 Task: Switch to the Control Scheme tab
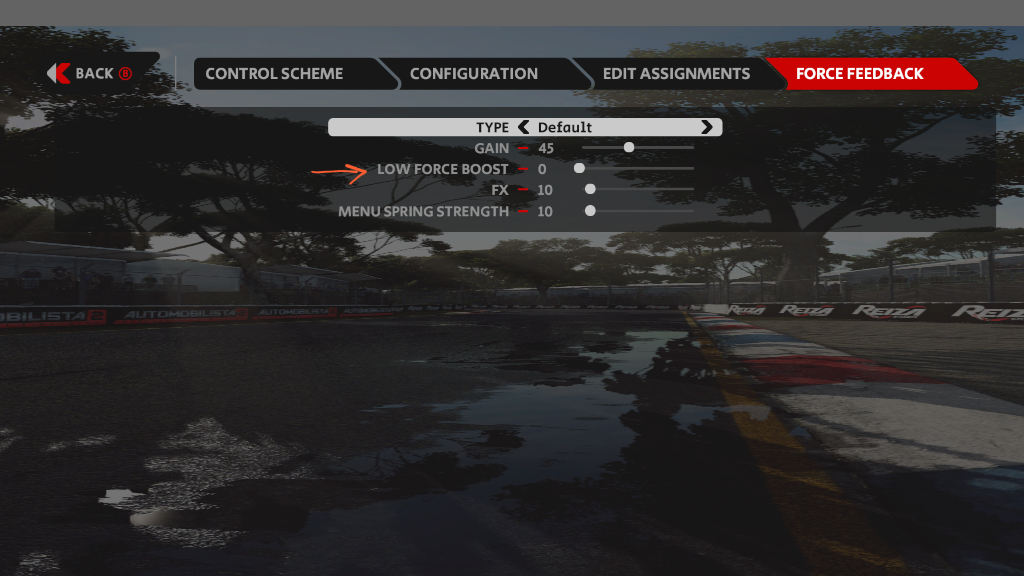274,73
